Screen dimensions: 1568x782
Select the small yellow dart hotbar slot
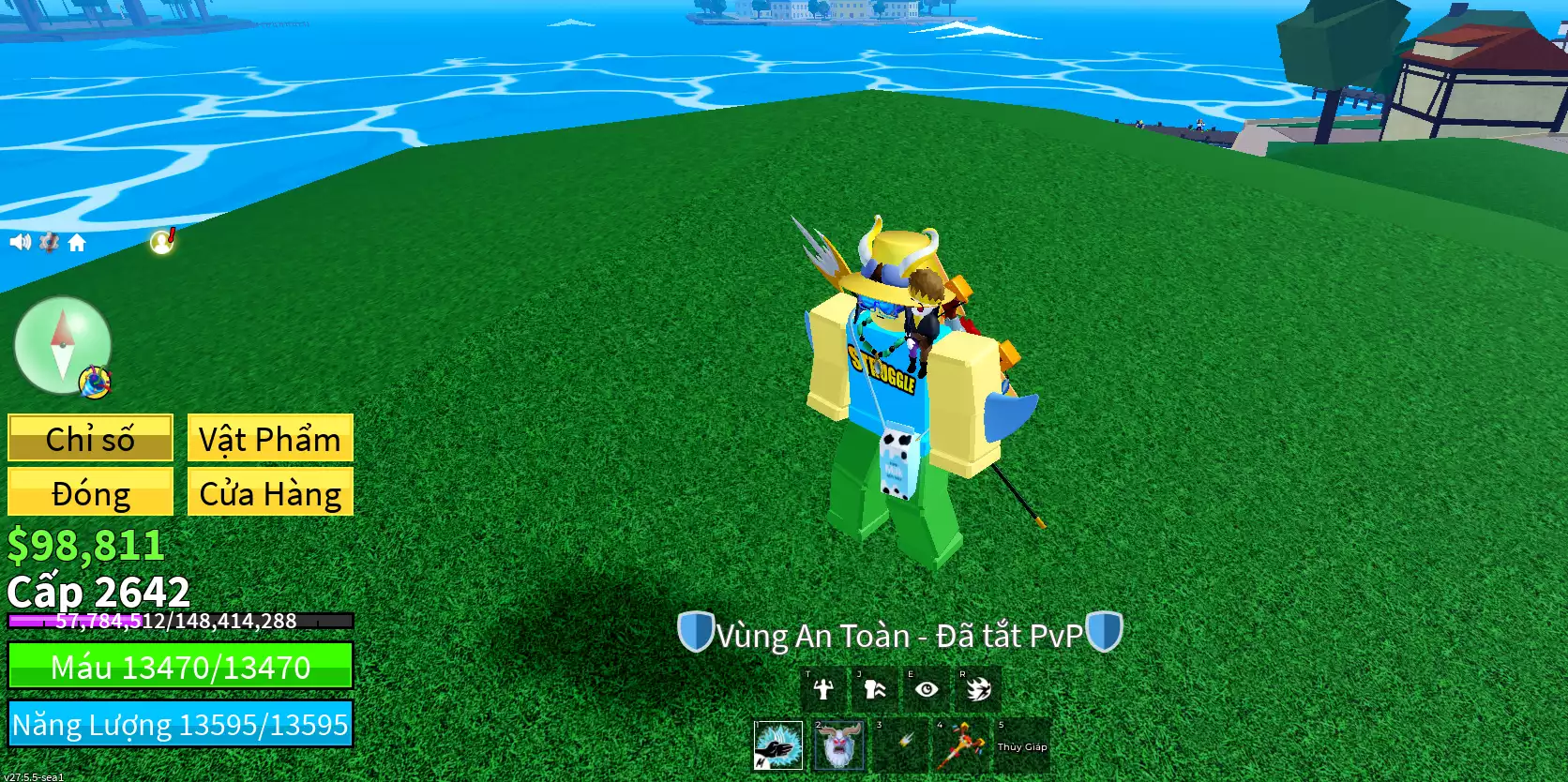pos(900,745)
